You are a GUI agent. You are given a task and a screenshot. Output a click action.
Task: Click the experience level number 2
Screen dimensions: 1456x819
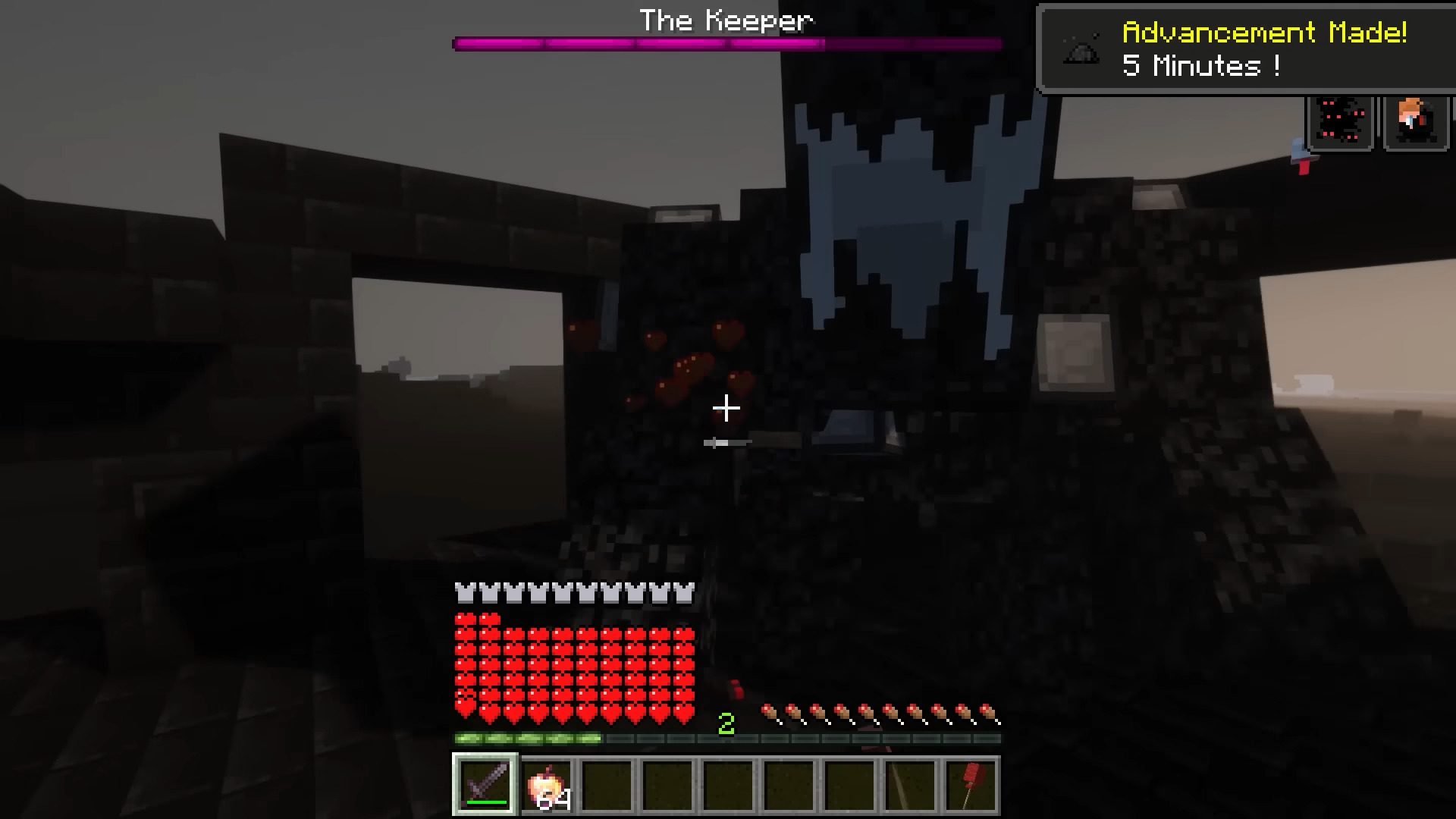coord(726,723)
